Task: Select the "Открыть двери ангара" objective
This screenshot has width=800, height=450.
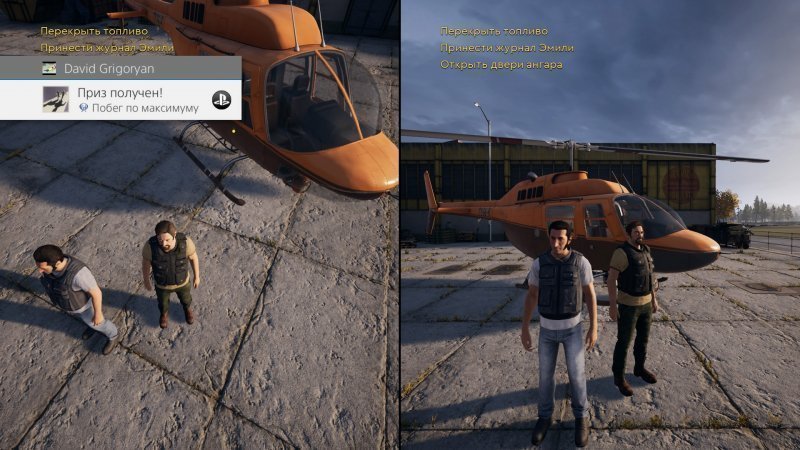Action: click(500, 65)
